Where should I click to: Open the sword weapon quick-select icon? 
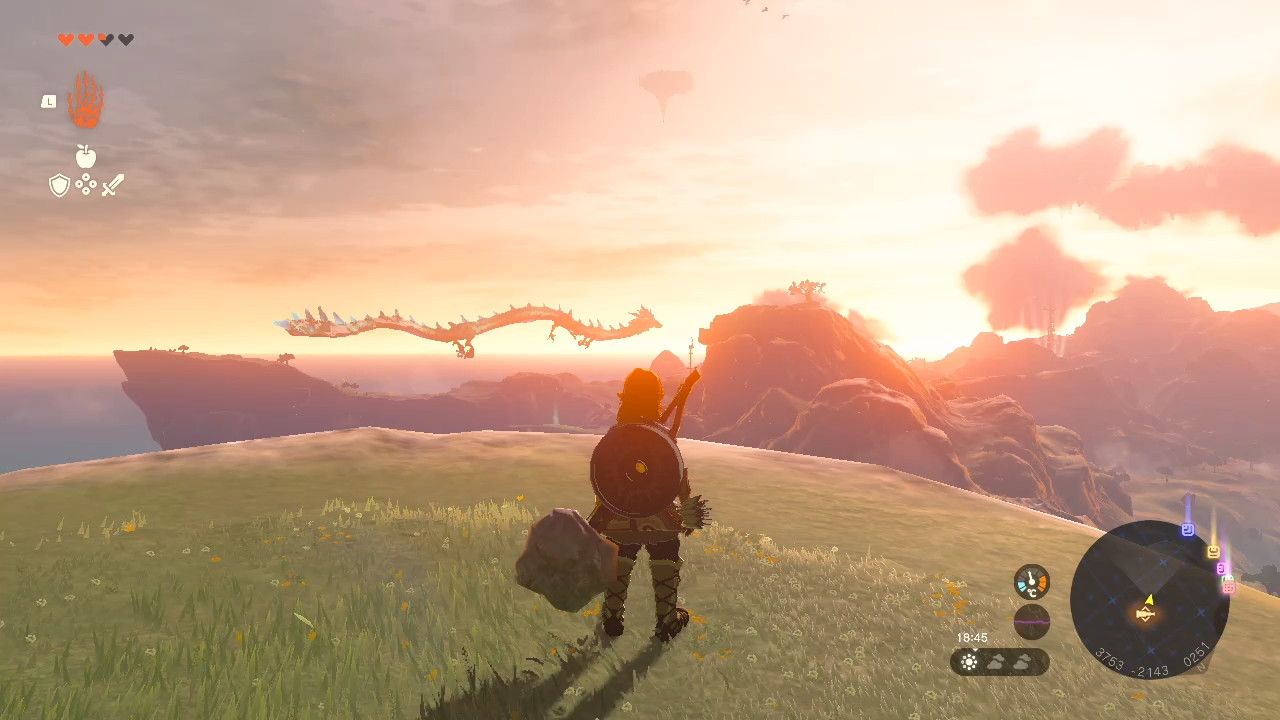[113, 185]
